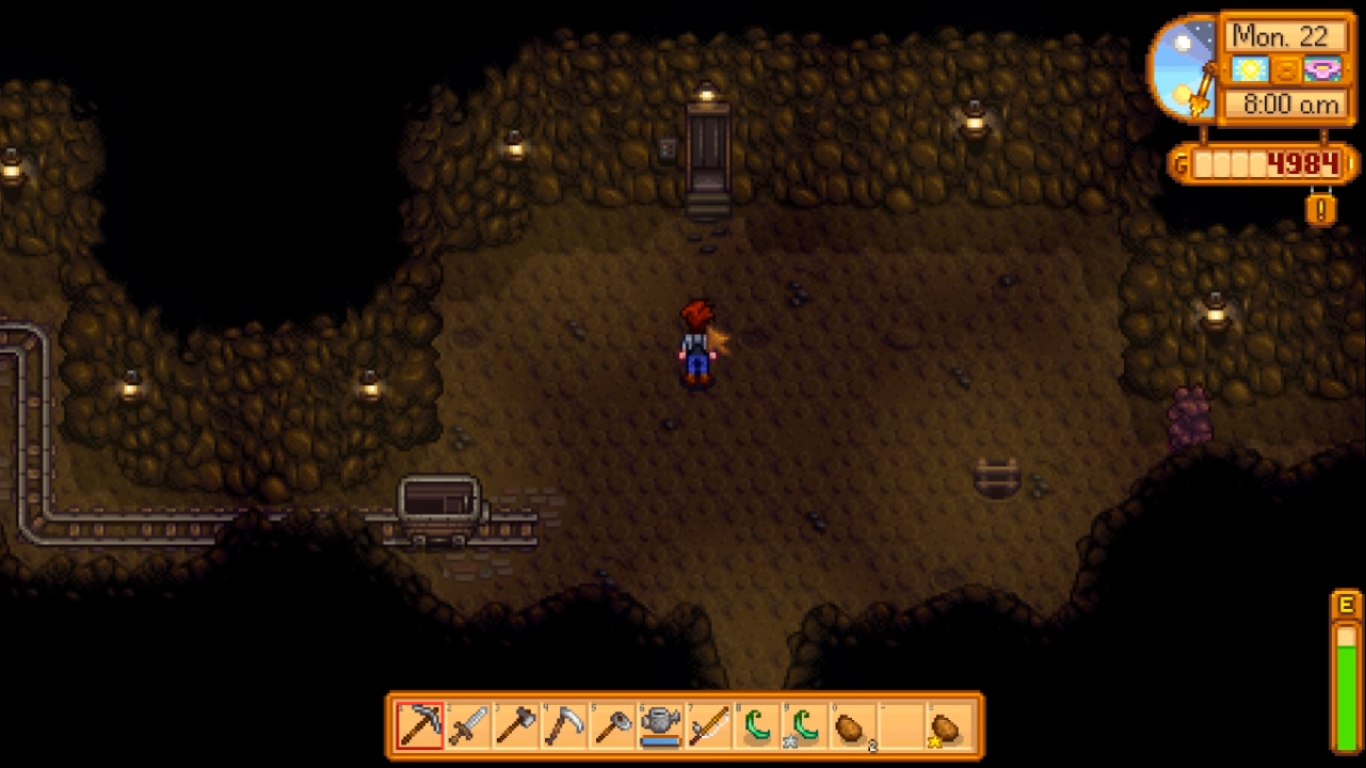This screenshot has height=768, width=1366.
Task: Equip the fishing rod
Action: point(708,726)
